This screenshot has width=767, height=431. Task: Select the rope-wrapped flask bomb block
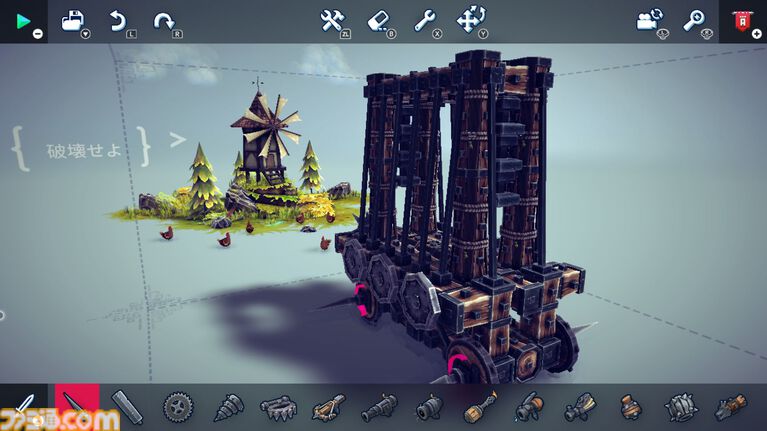630,407
